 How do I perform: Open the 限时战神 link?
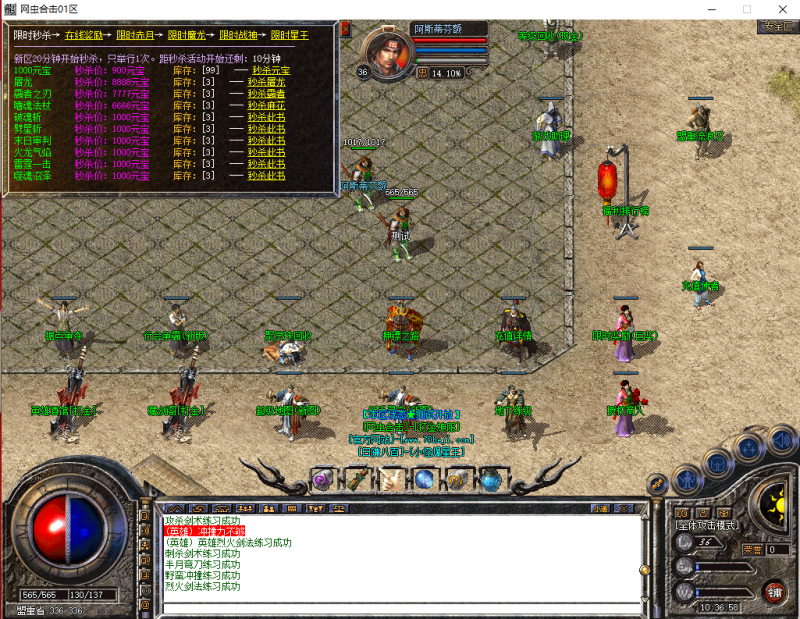[240, 35]
